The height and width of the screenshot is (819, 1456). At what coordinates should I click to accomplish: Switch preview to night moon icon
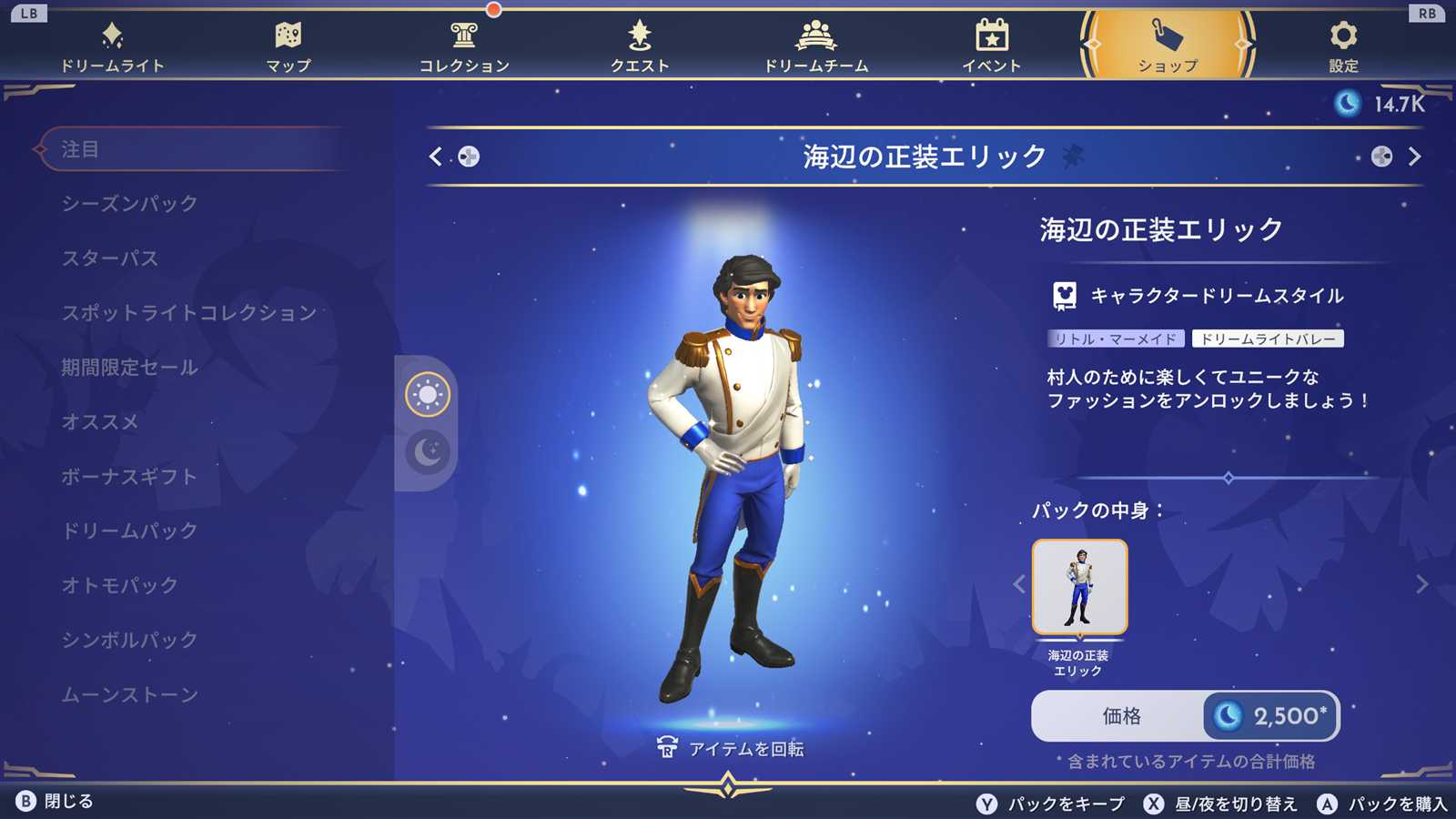click(x=428, y=451)
